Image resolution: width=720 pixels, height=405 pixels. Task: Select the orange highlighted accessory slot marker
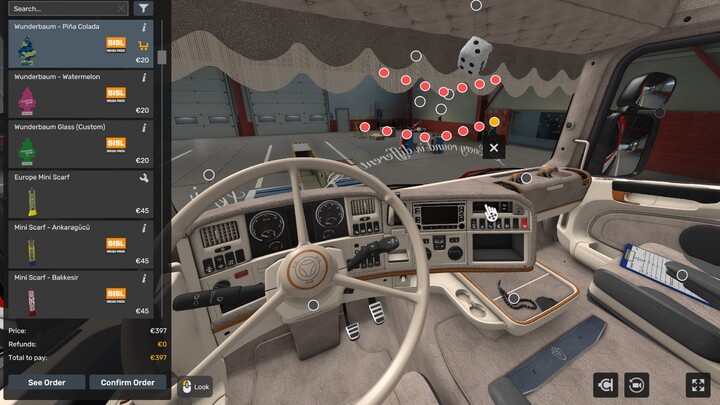pos(494,122)
